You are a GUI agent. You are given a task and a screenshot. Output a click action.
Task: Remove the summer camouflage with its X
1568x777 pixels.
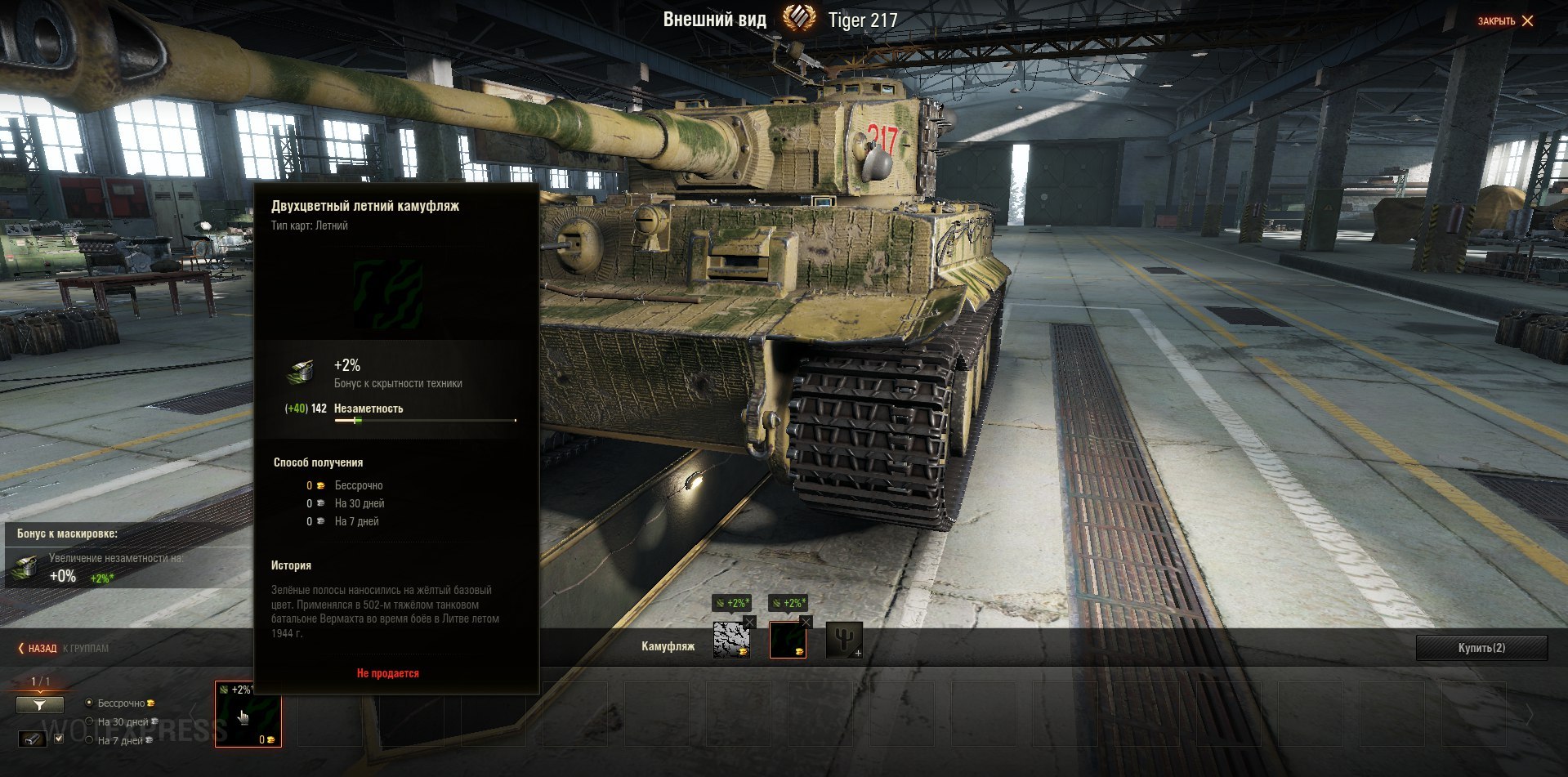coord(806,623)
